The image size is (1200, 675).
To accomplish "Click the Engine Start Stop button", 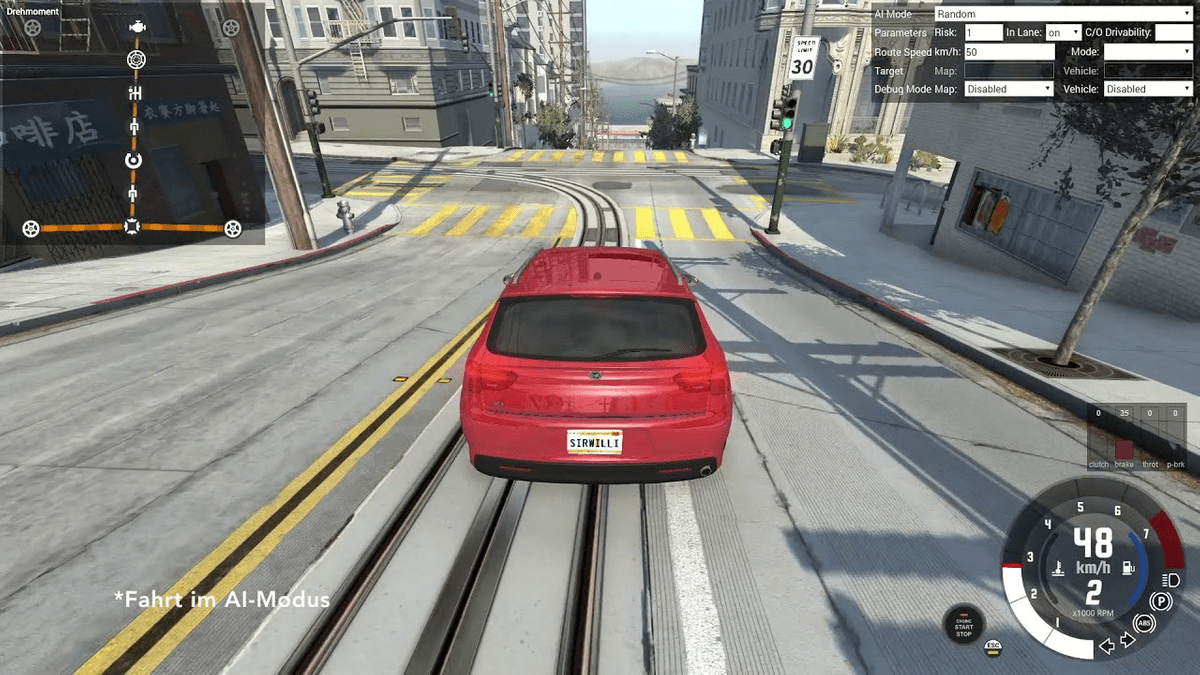I will [x=963, y=624].
